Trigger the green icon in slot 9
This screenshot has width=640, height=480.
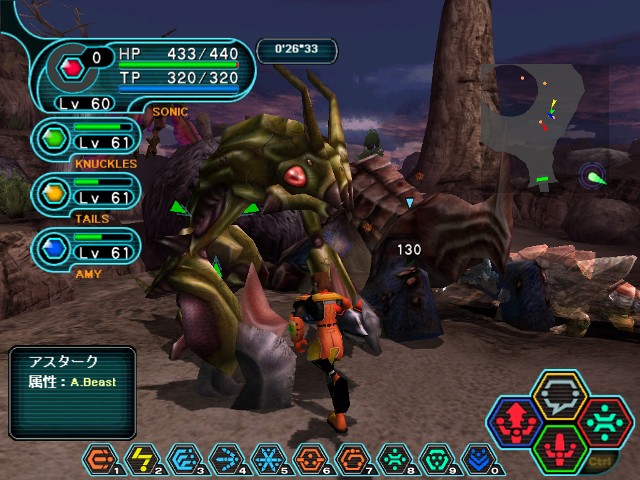[438, 459]
